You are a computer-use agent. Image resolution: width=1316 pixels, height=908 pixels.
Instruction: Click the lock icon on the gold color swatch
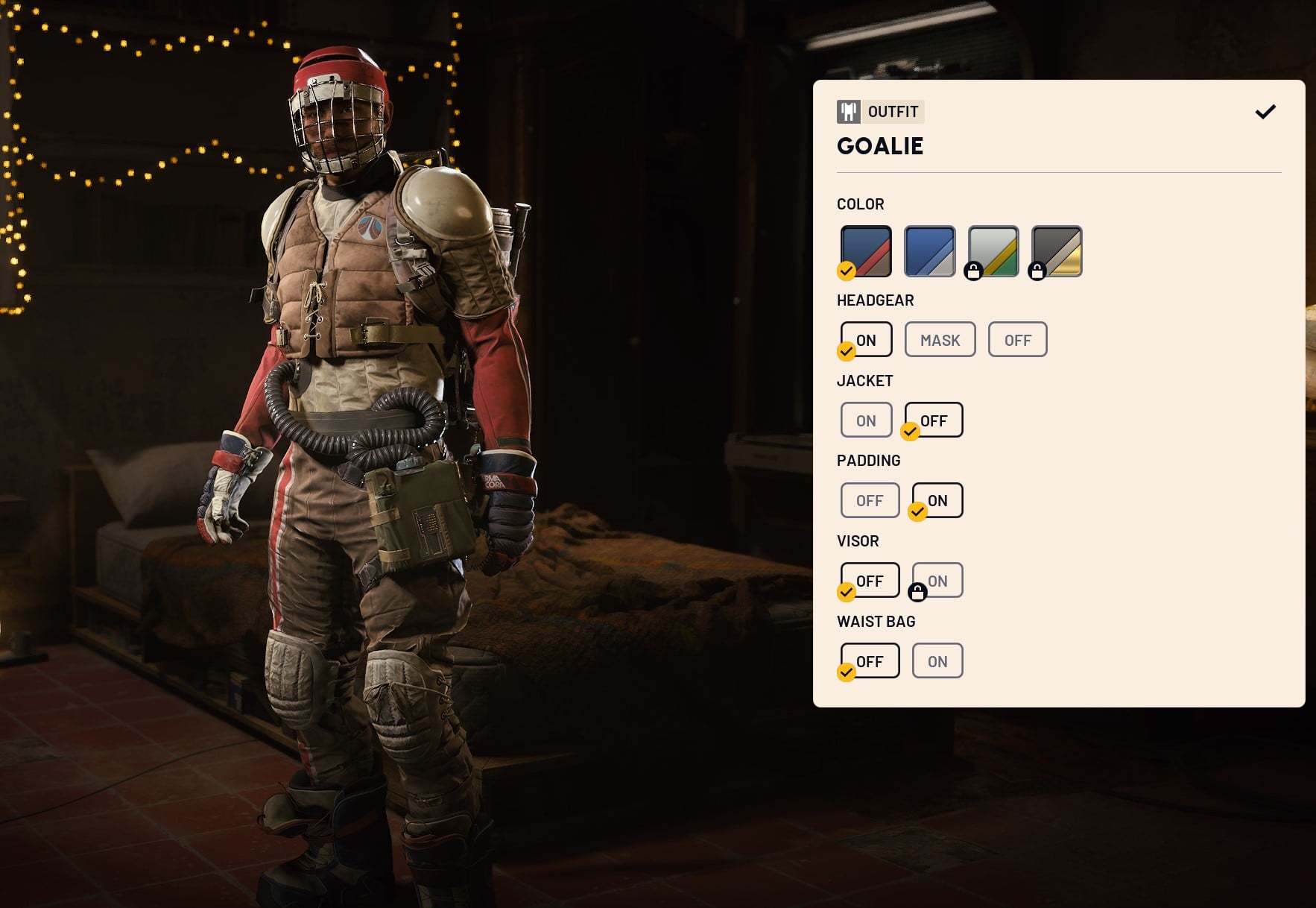pyautogui.click(x=1037, y=273)
